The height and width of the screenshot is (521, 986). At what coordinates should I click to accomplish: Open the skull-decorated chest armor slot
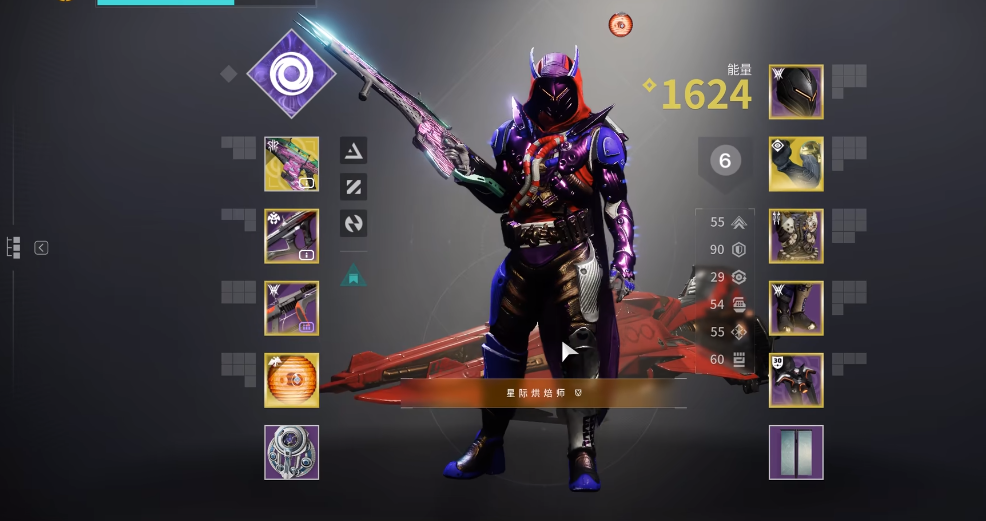pos(796,236)
